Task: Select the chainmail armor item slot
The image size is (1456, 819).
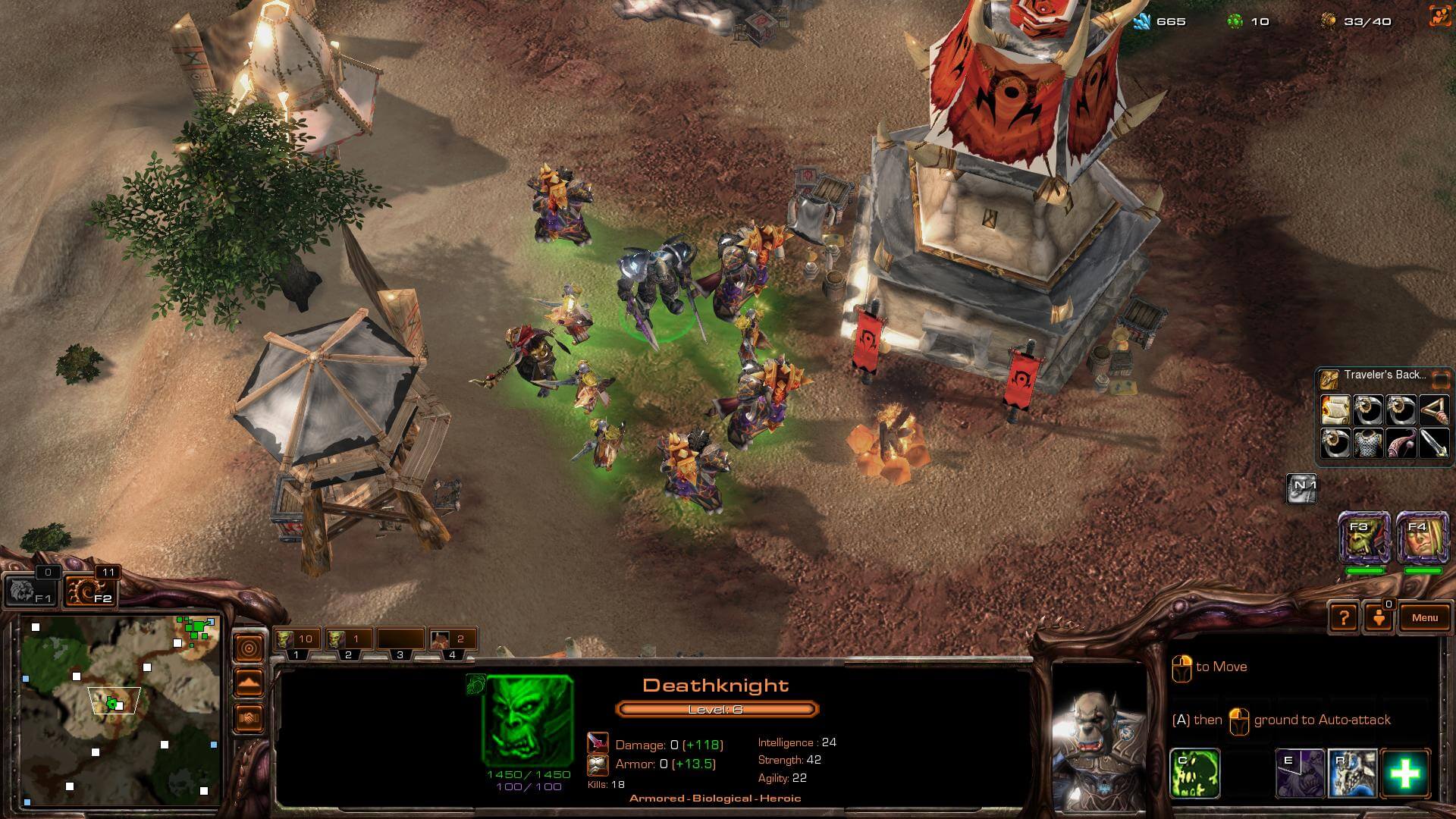Action: coord(1368,444)
